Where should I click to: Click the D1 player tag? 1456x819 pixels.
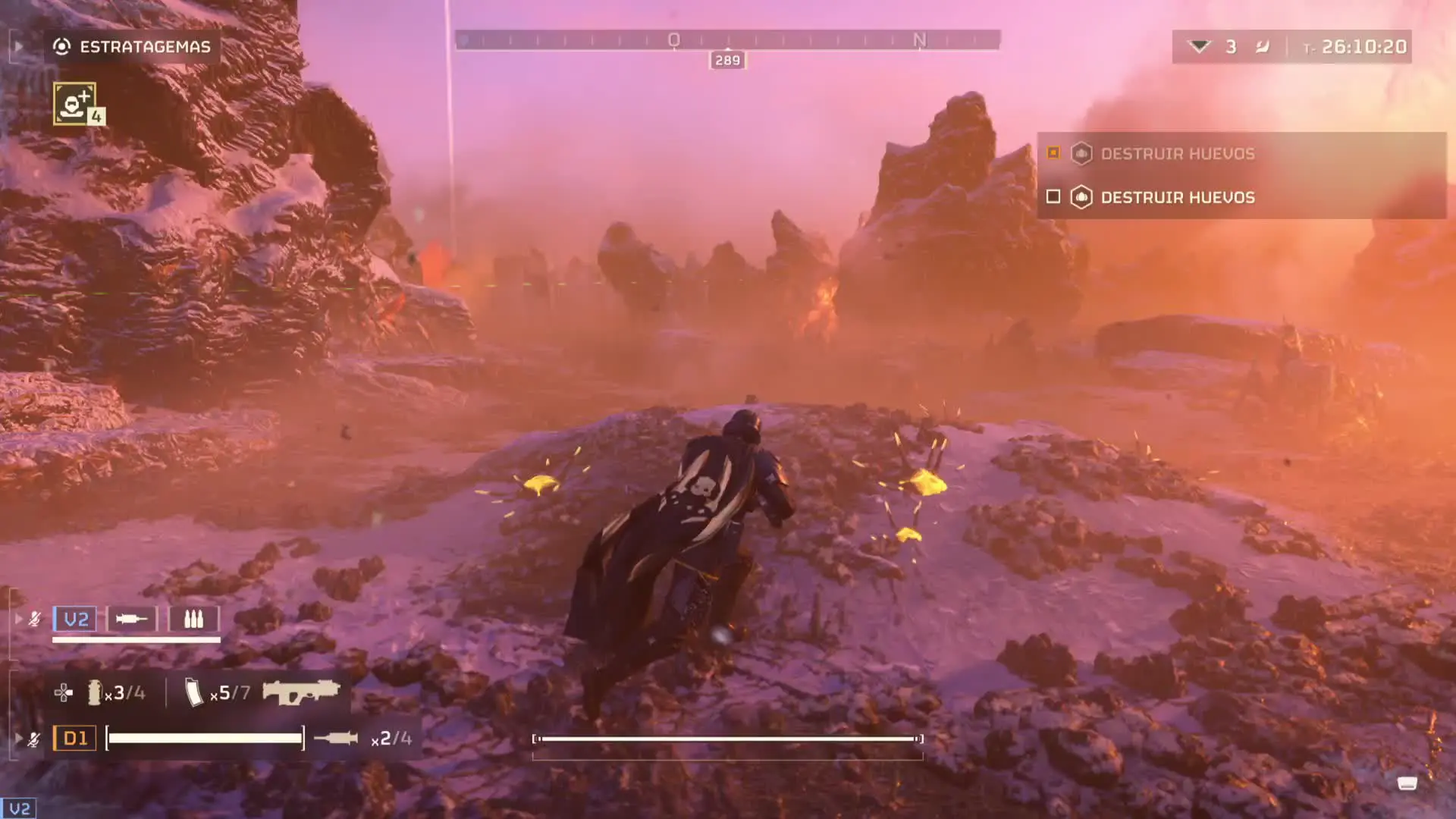[75, 738]
